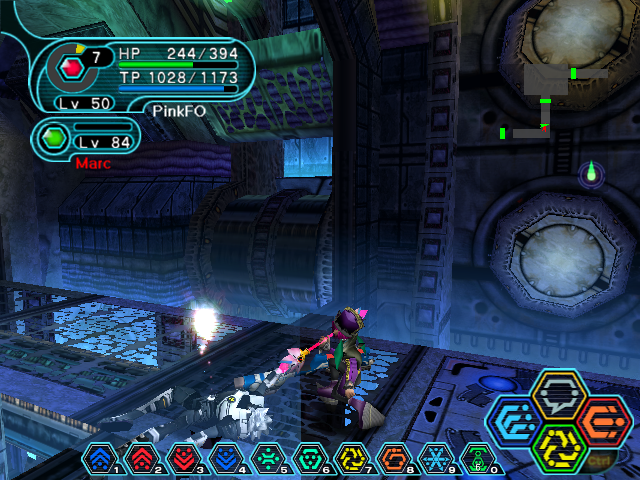The width and height of the screenshot is (640, 480).
Task: Use the blue up-chevron technique in slot 1
Action: (100, 459)
